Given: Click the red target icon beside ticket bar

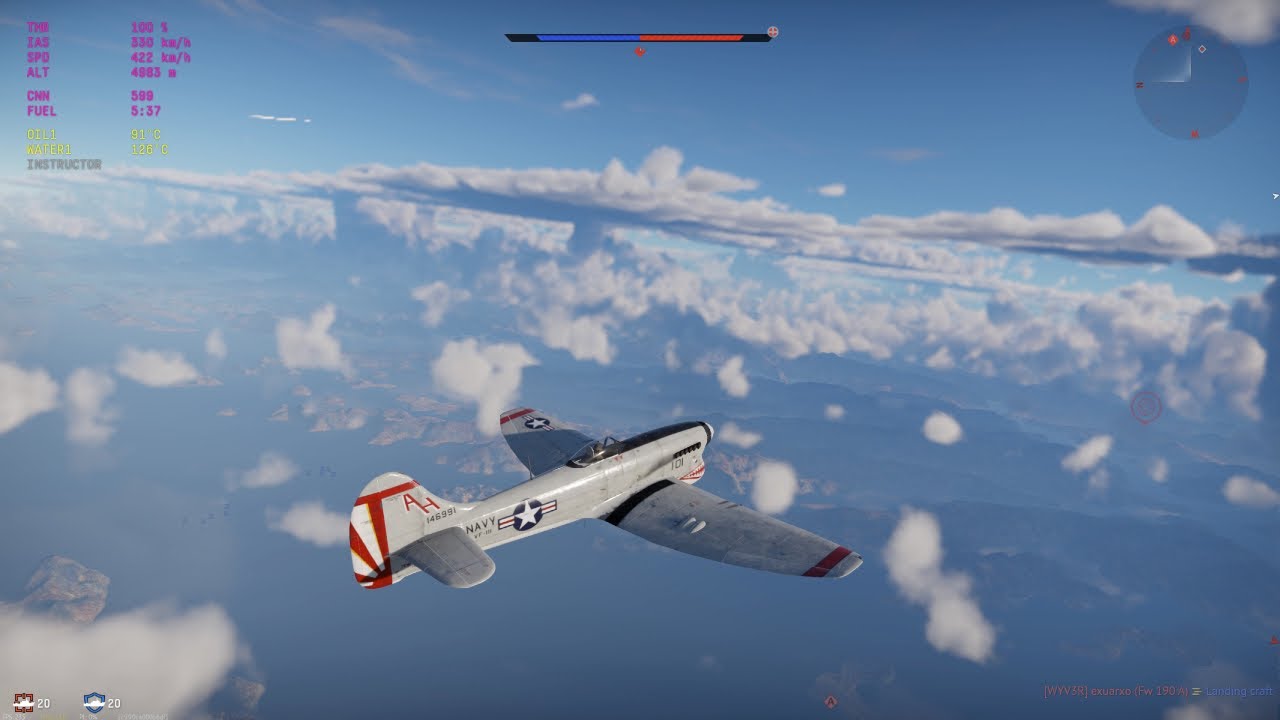Looking at the screenshot, I should (773, 32).
